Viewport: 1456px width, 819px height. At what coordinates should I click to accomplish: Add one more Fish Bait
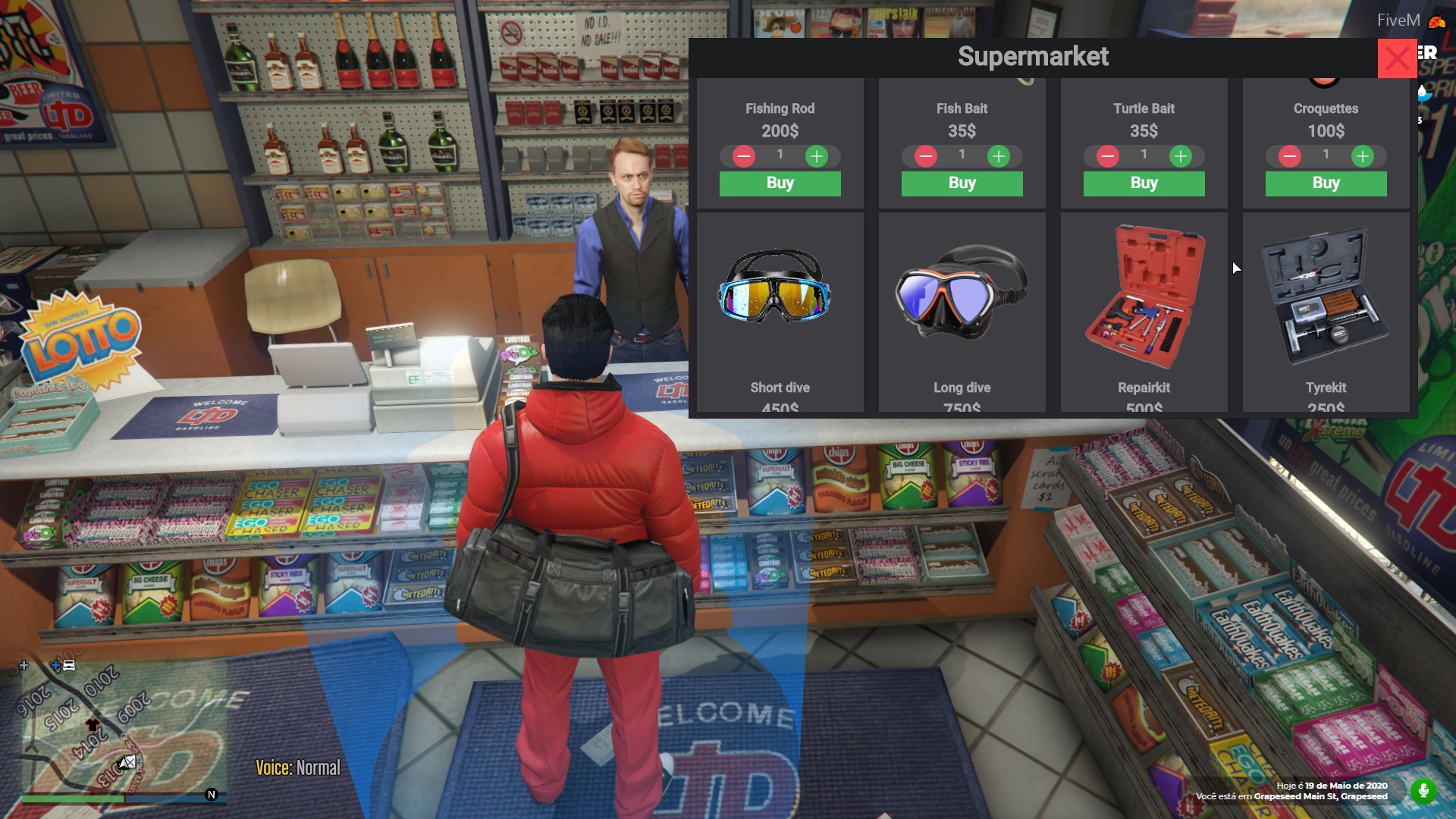(999, 156)
